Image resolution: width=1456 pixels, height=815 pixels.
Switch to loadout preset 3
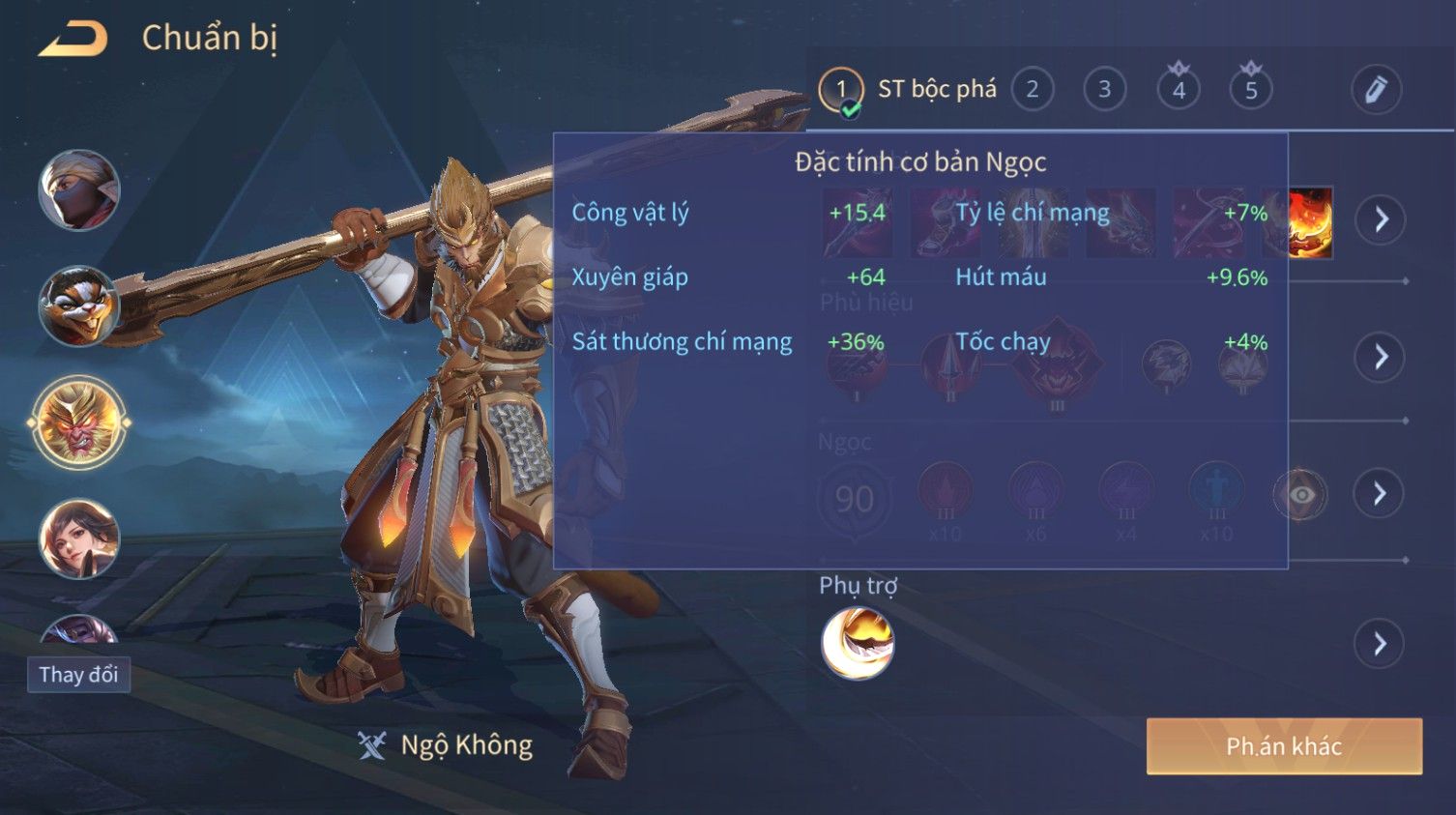[x=1104, y=90]
